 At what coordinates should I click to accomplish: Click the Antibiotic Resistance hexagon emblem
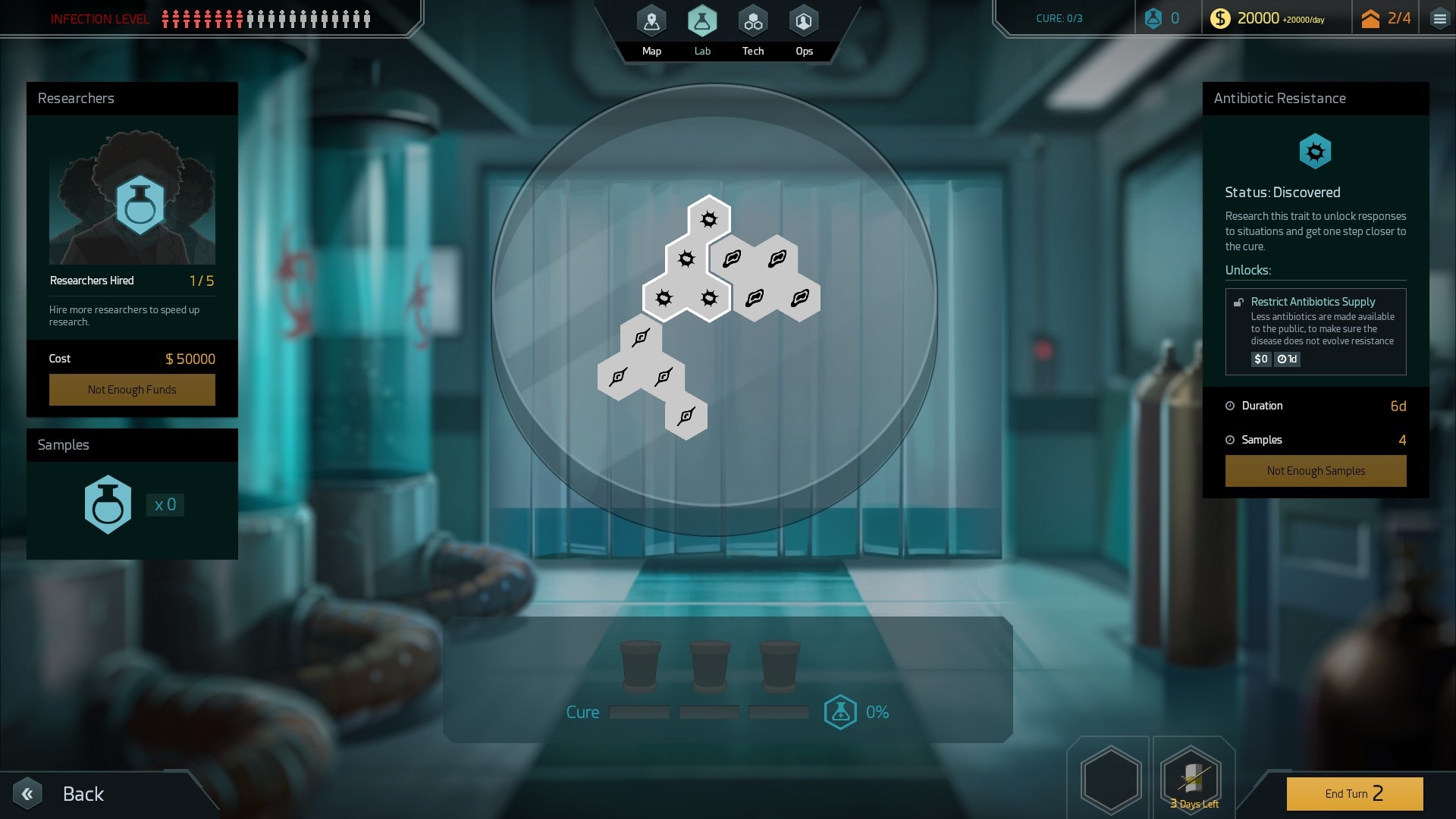tap(1316, 151)
